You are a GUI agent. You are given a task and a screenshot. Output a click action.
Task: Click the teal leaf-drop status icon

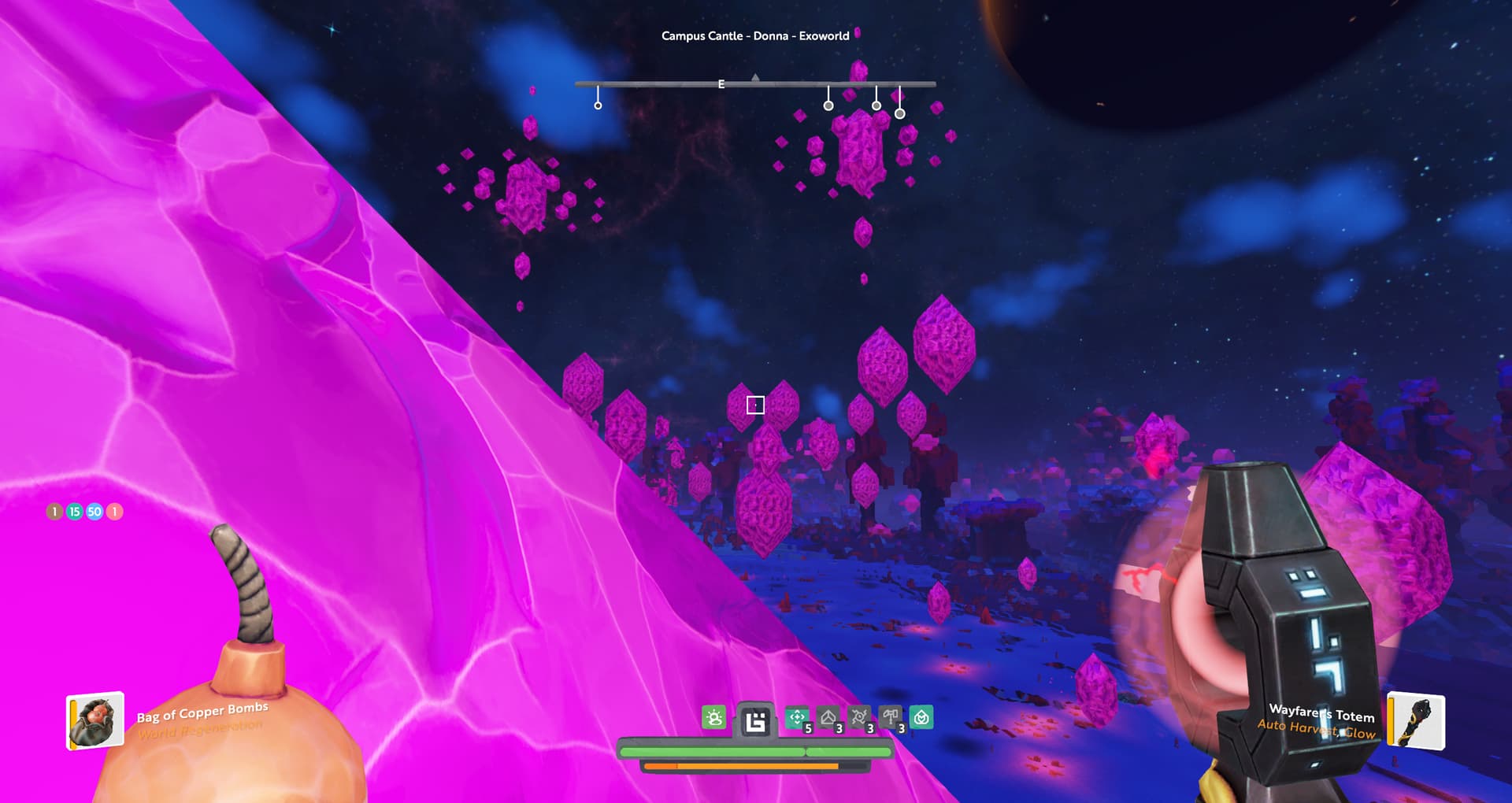tap(921, 718)
